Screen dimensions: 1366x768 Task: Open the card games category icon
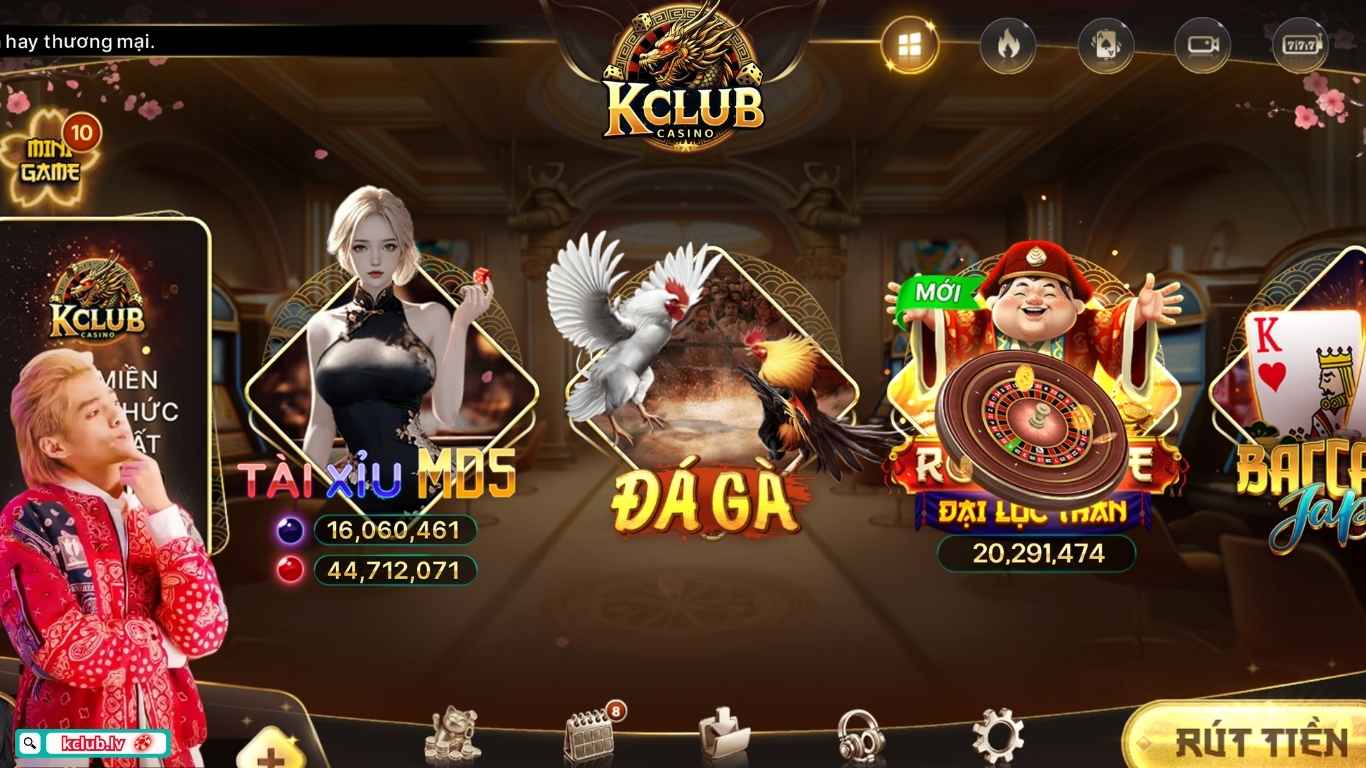1105,44
